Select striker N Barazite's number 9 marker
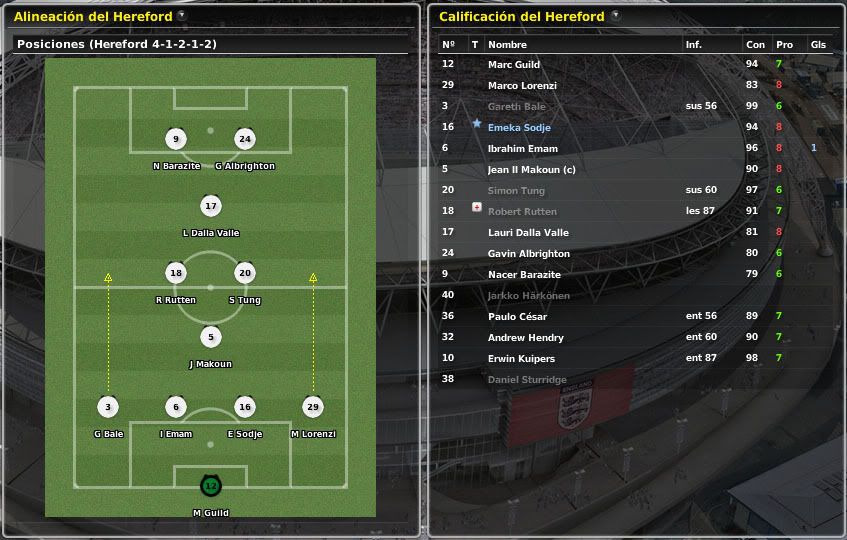Image resolution: width=847 pixels, height=540 pixels. coord(176,139)
